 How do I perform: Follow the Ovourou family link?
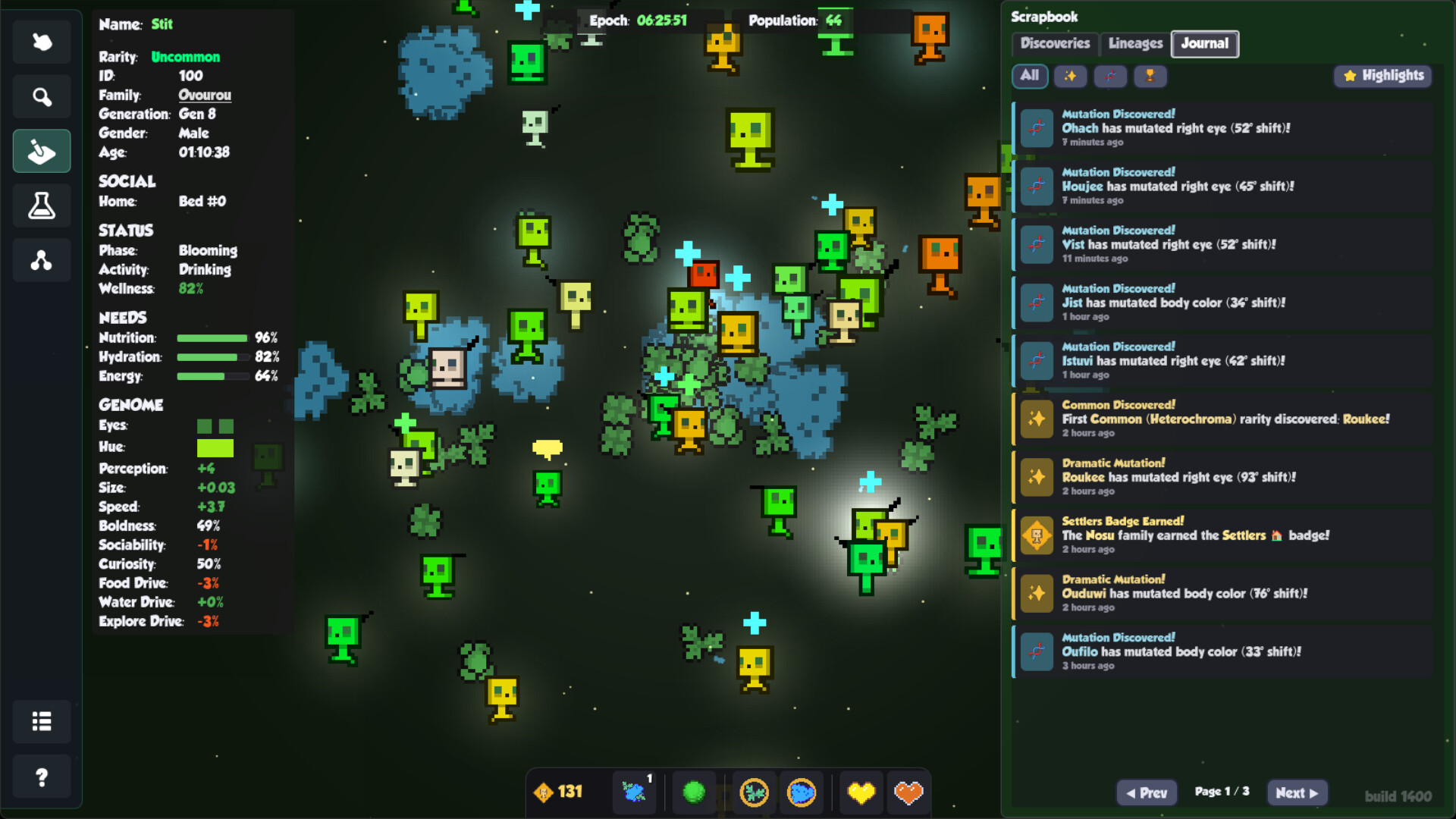[x=205, y=95]
